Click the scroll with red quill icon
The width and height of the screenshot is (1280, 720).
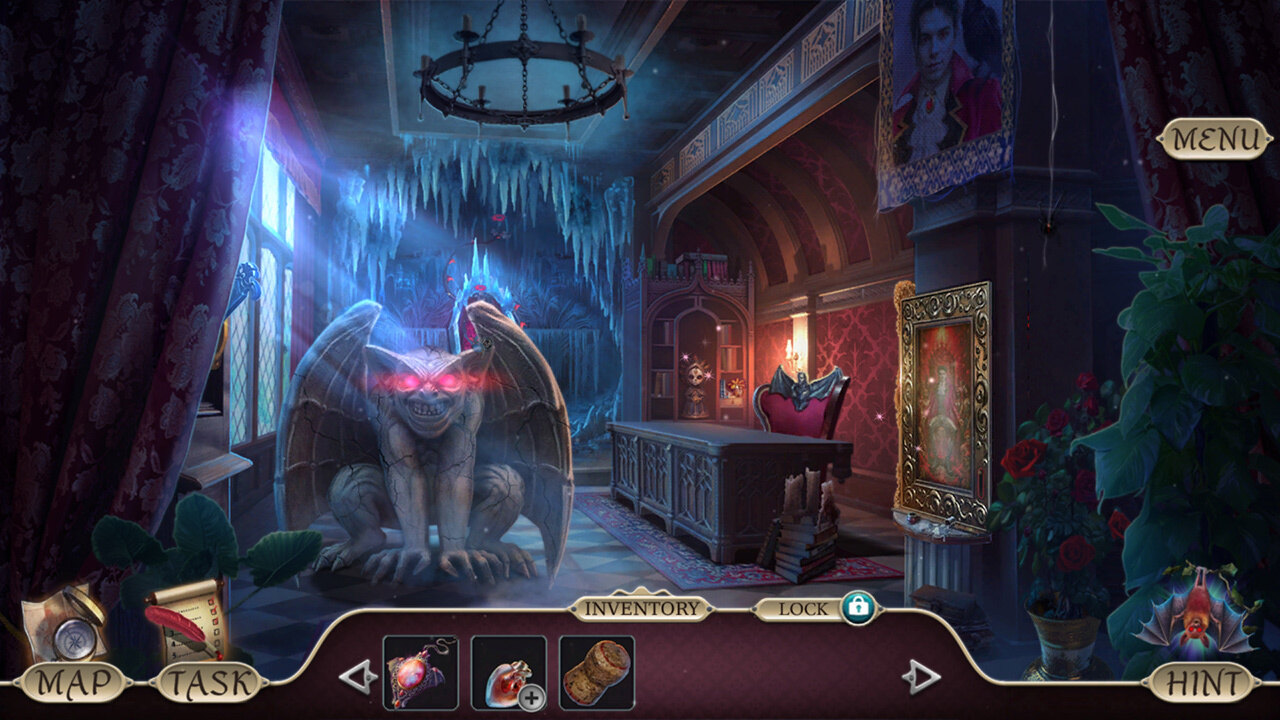[185, 620]
